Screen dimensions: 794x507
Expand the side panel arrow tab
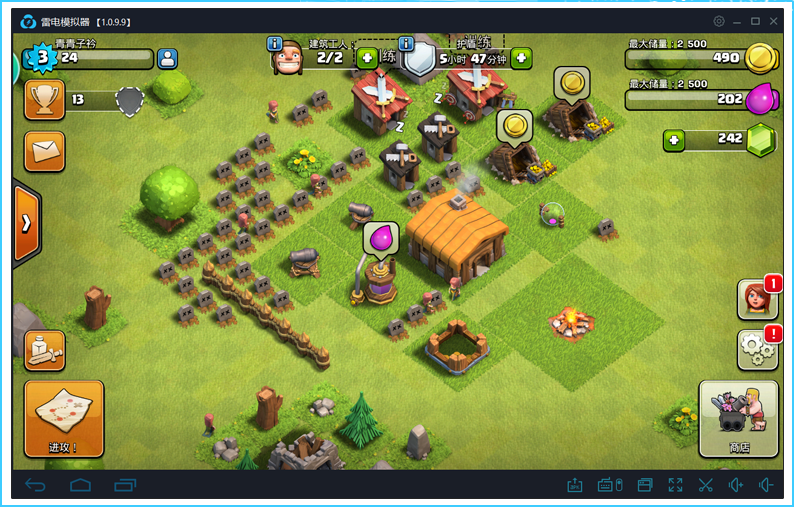tap(26, 223)
